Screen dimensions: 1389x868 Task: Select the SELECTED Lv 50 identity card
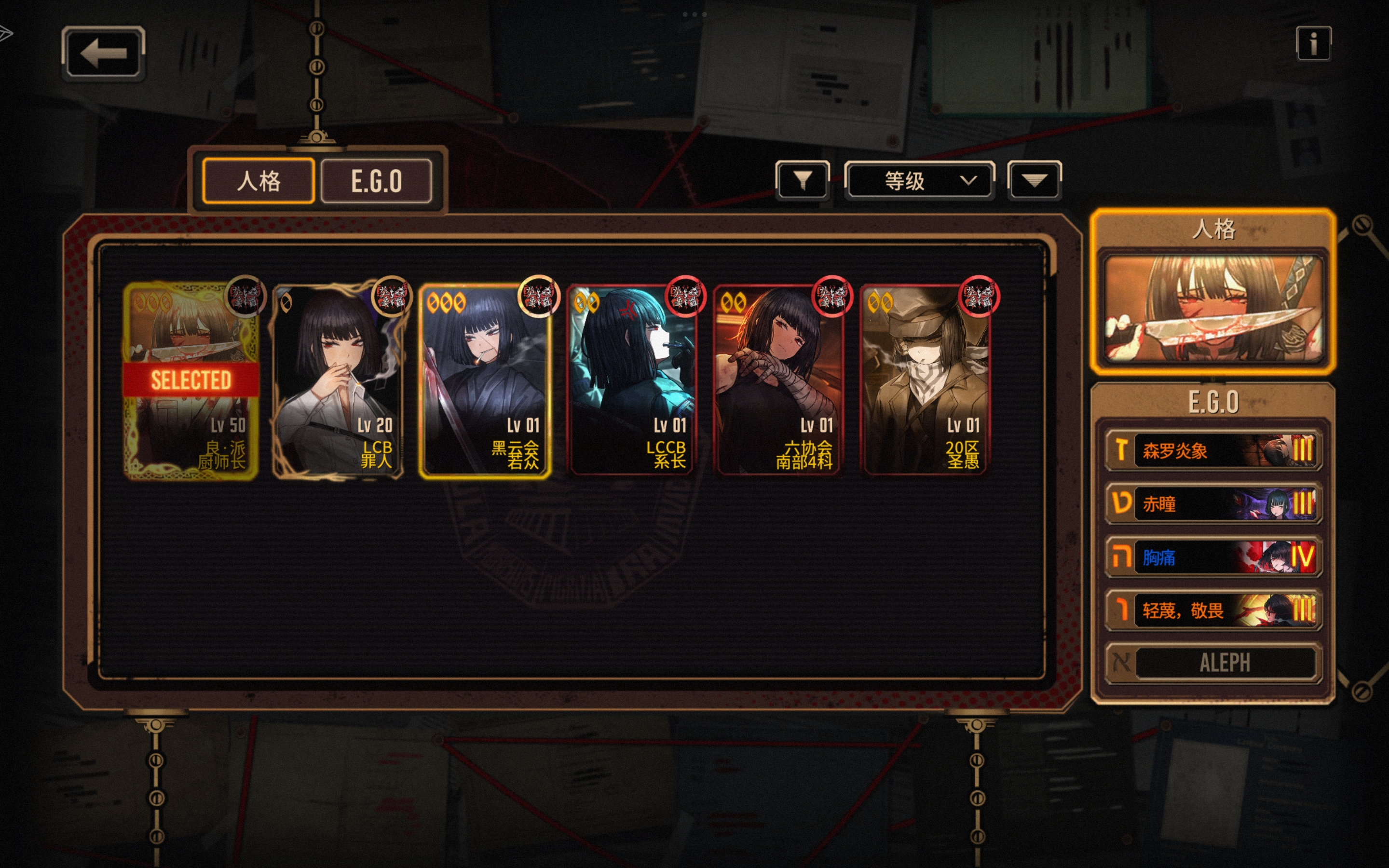pyautogui.click(x=191, y=380)
